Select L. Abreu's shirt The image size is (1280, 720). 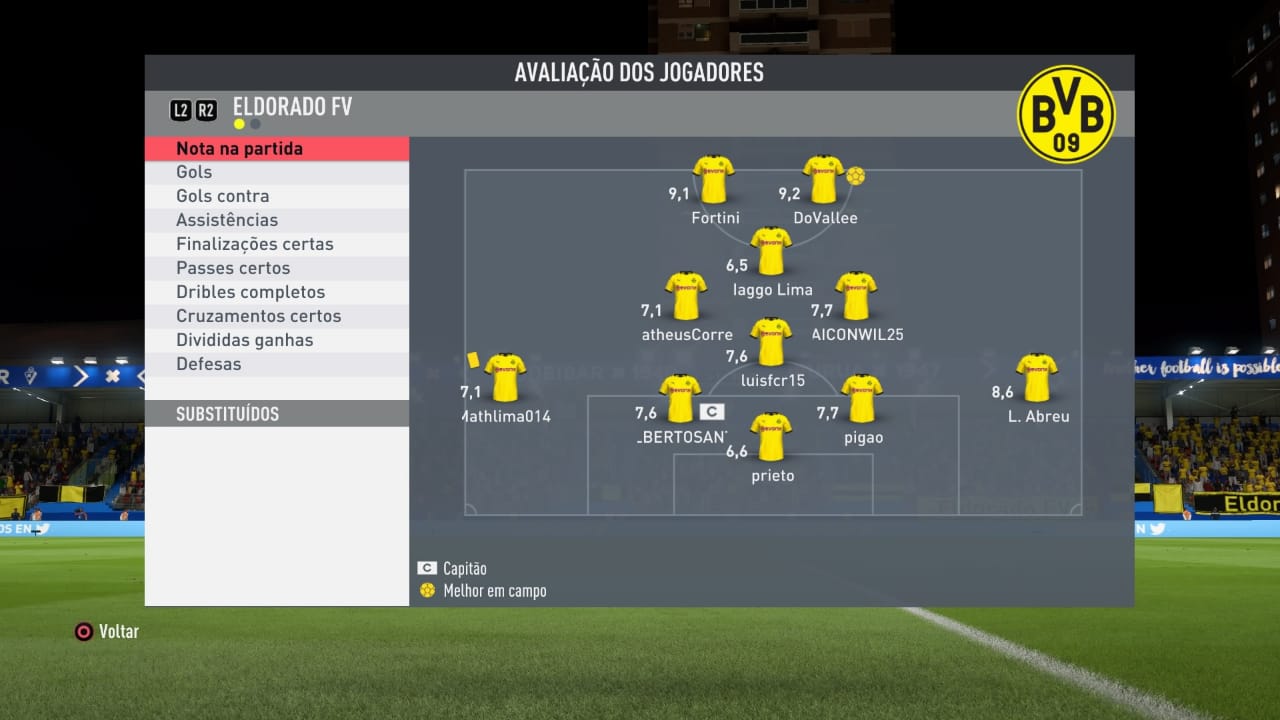pos(1037,378)
